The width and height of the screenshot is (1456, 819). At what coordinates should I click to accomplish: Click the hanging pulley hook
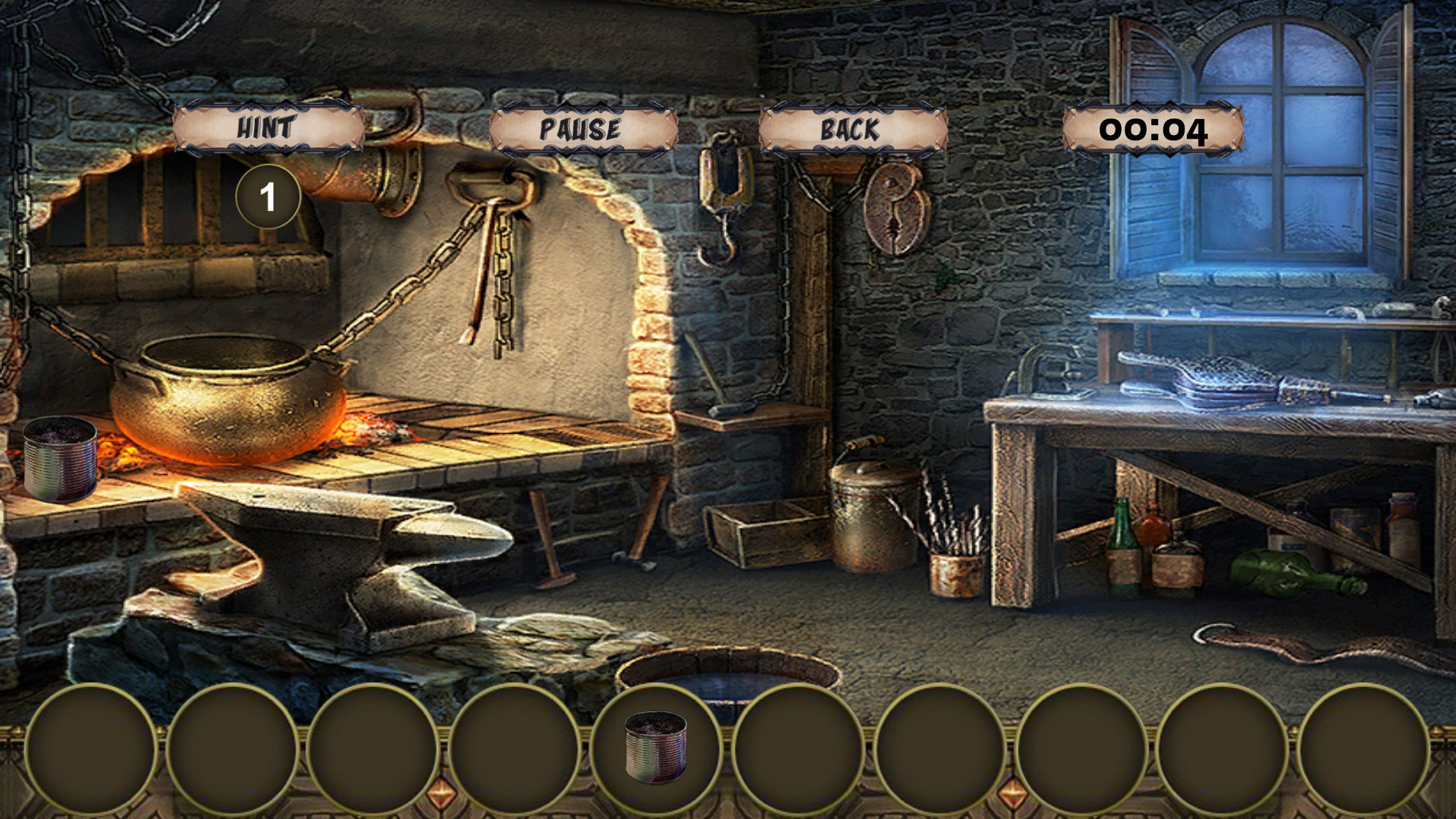click(x=724, y=197)
